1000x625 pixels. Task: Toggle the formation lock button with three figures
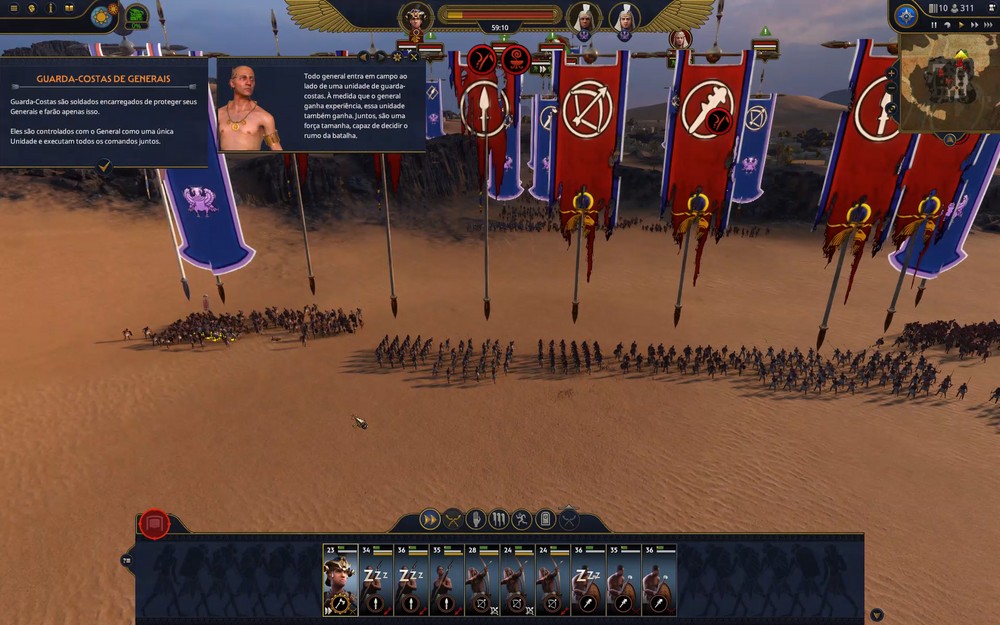[x=499, y=519]
